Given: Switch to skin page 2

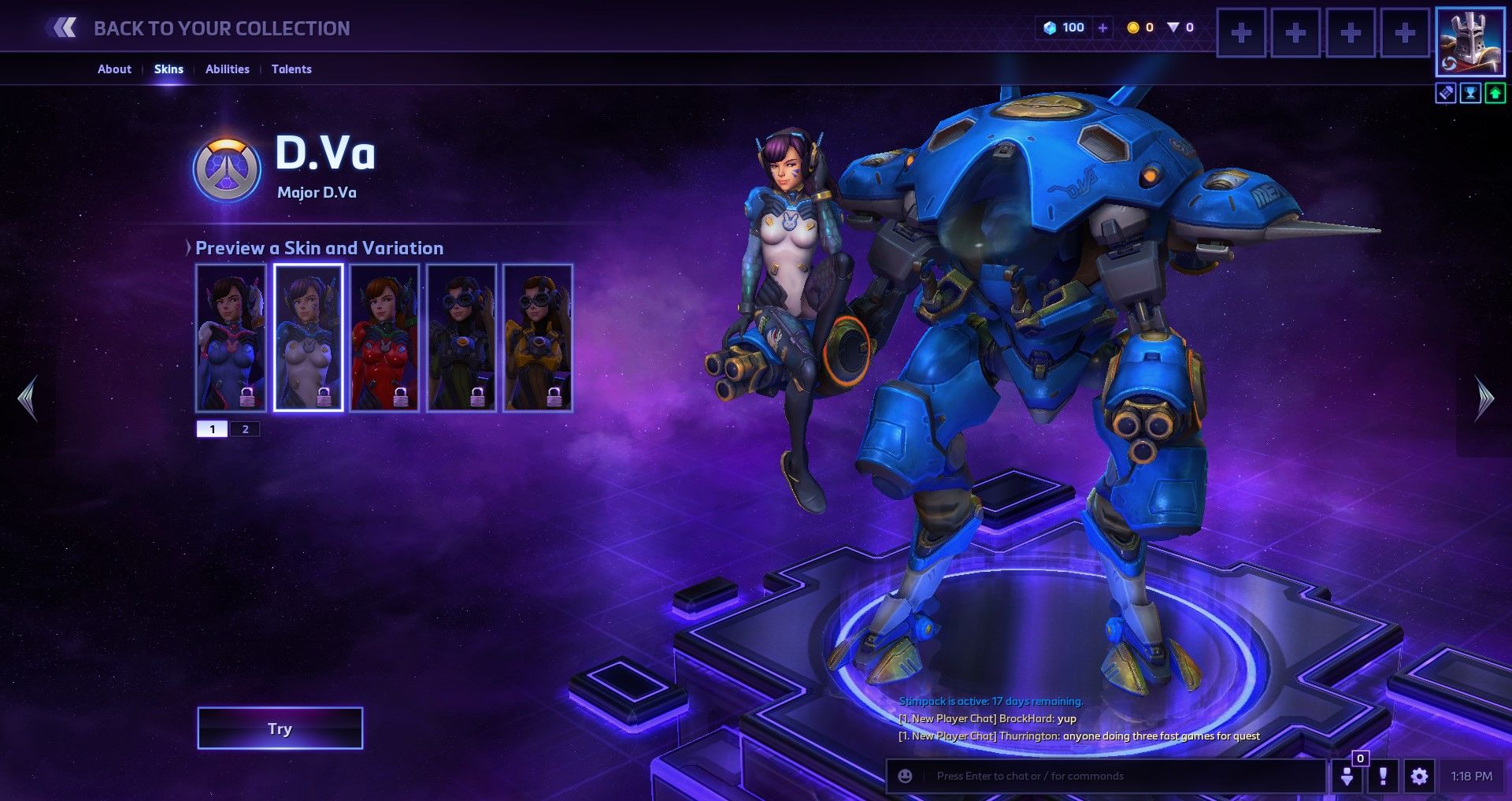Looking at the screenshot, I should click(245, 429).
